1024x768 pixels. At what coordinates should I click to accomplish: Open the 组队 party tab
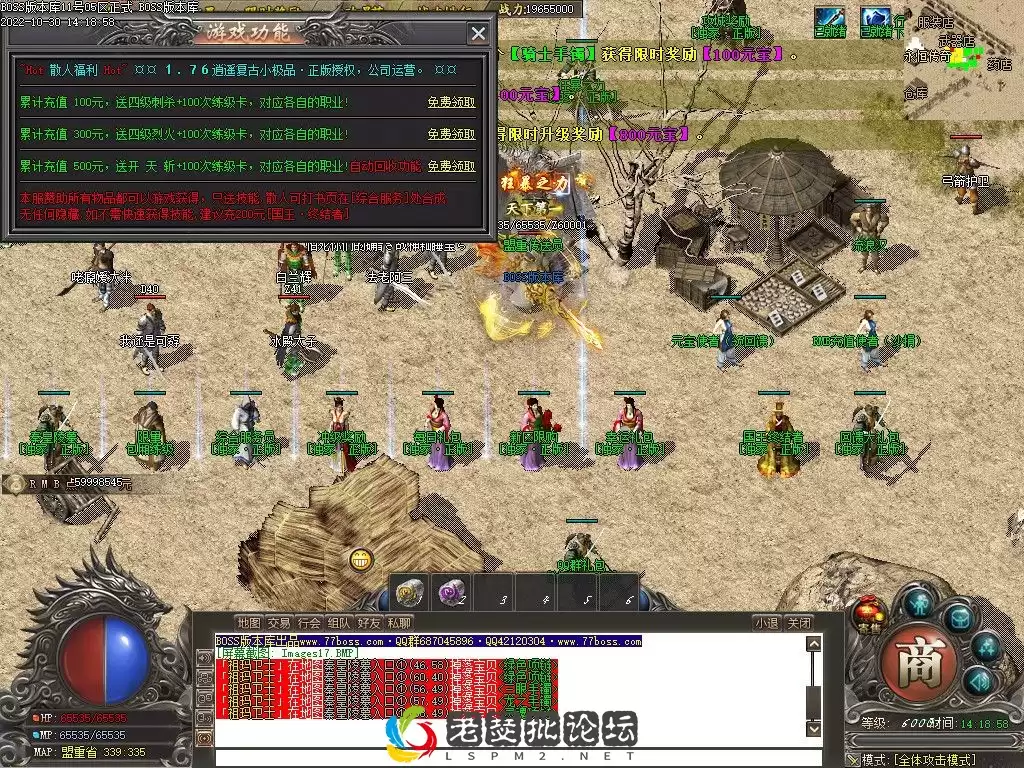(x=339, y=623)
